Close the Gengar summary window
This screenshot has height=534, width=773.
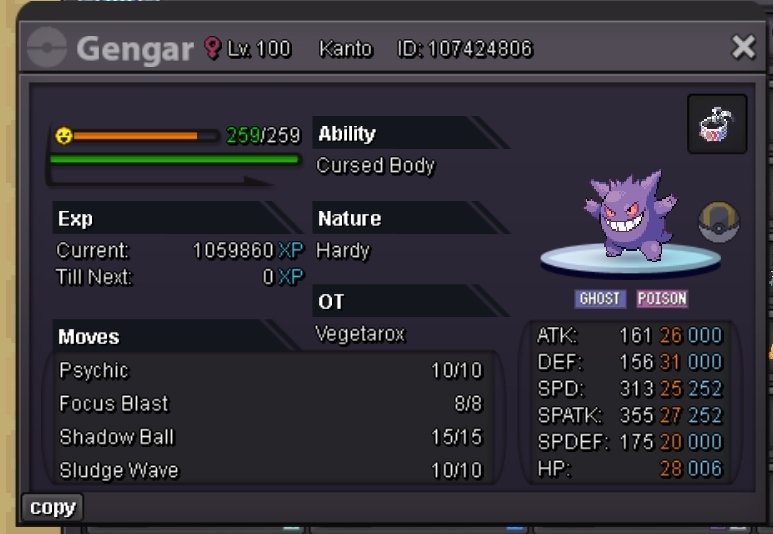pyautogui.click(x=743, y=47)
